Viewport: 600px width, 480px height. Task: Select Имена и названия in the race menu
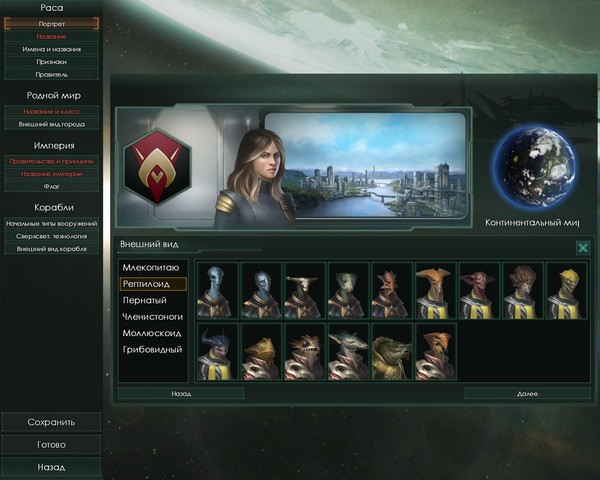51,48
